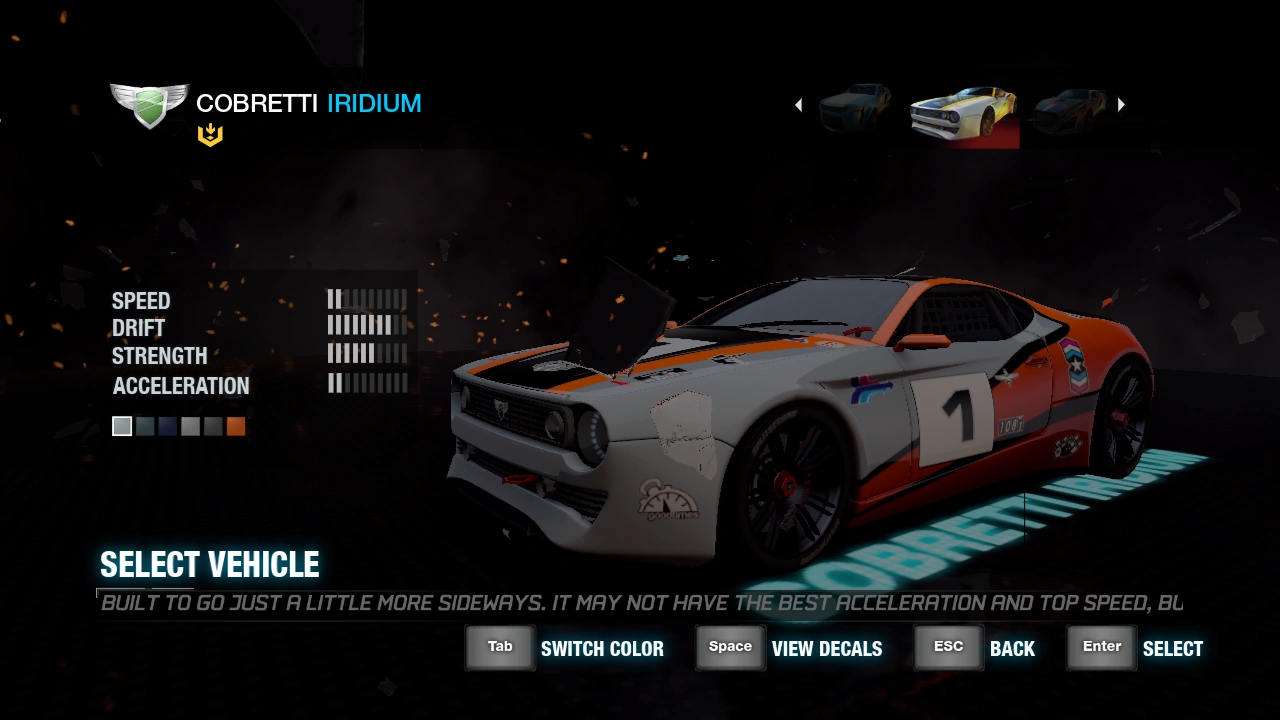Pick the dark car thumbnail right of the highlighted one
The width and height of the screenshot is (1280, 720).
coord(1070,108)
